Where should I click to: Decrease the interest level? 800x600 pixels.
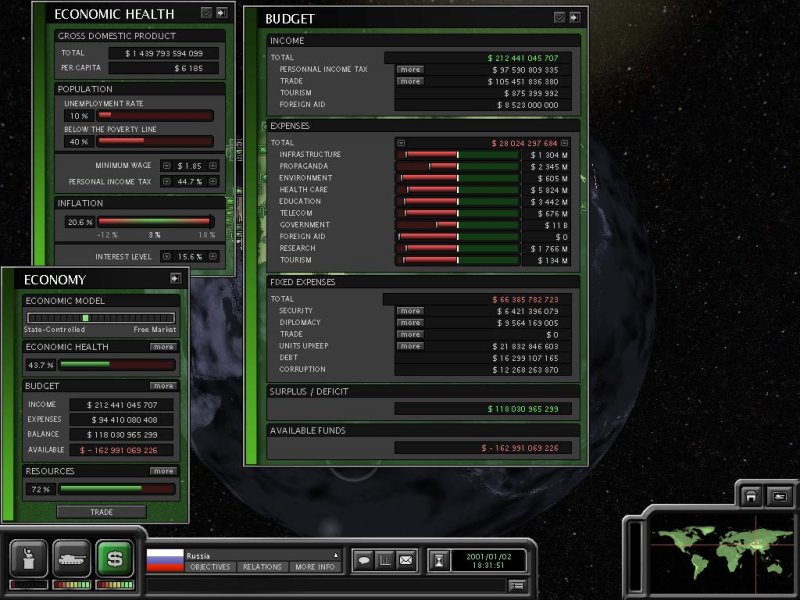pos(167,257)
